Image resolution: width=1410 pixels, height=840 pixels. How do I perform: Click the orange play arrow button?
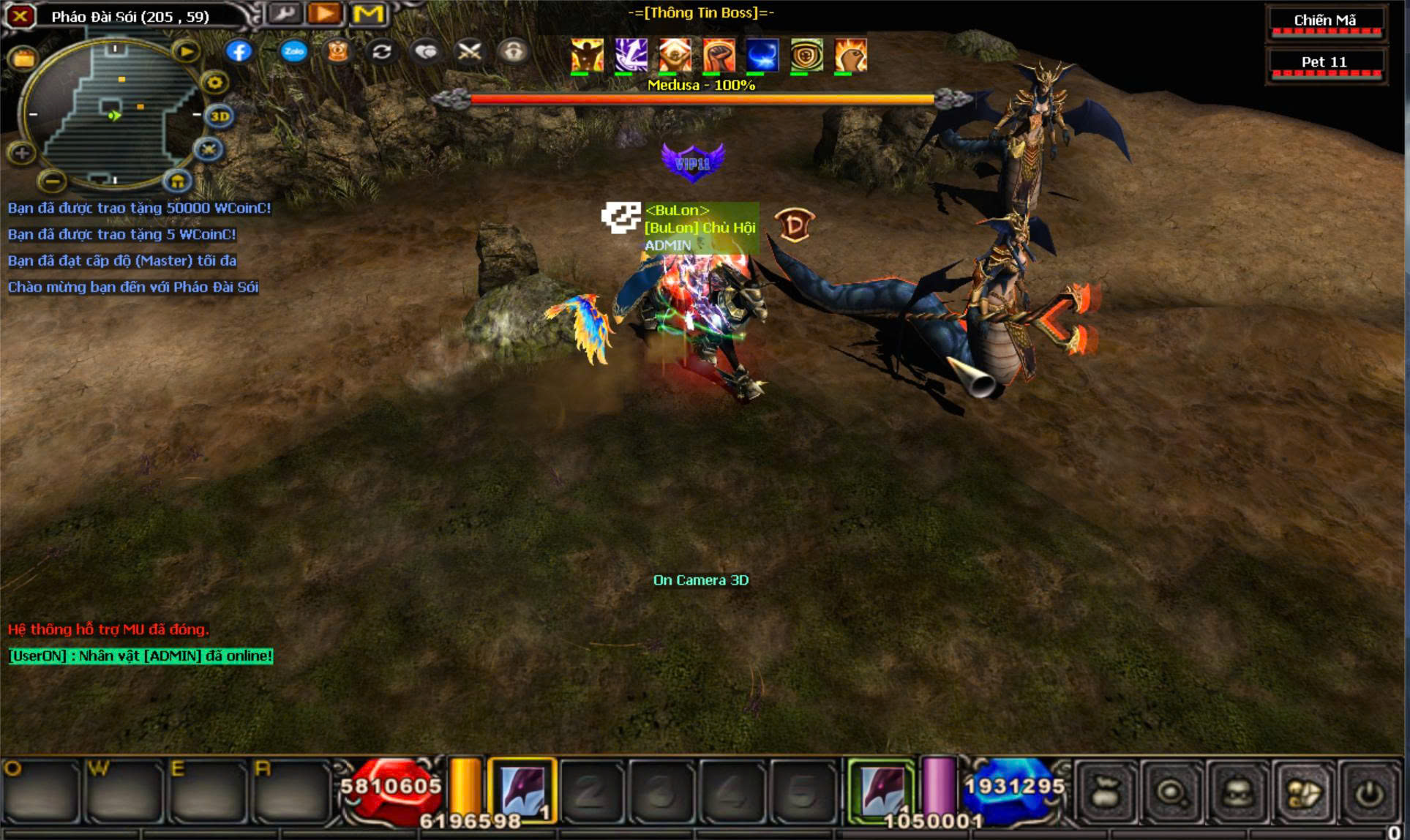326,14
